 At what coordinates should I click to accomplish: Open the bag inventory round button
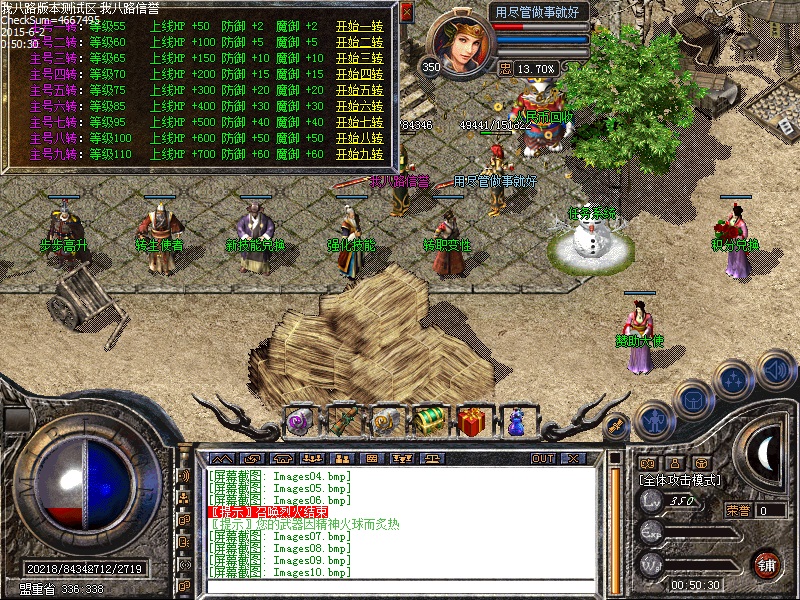(x=693, y=398)
